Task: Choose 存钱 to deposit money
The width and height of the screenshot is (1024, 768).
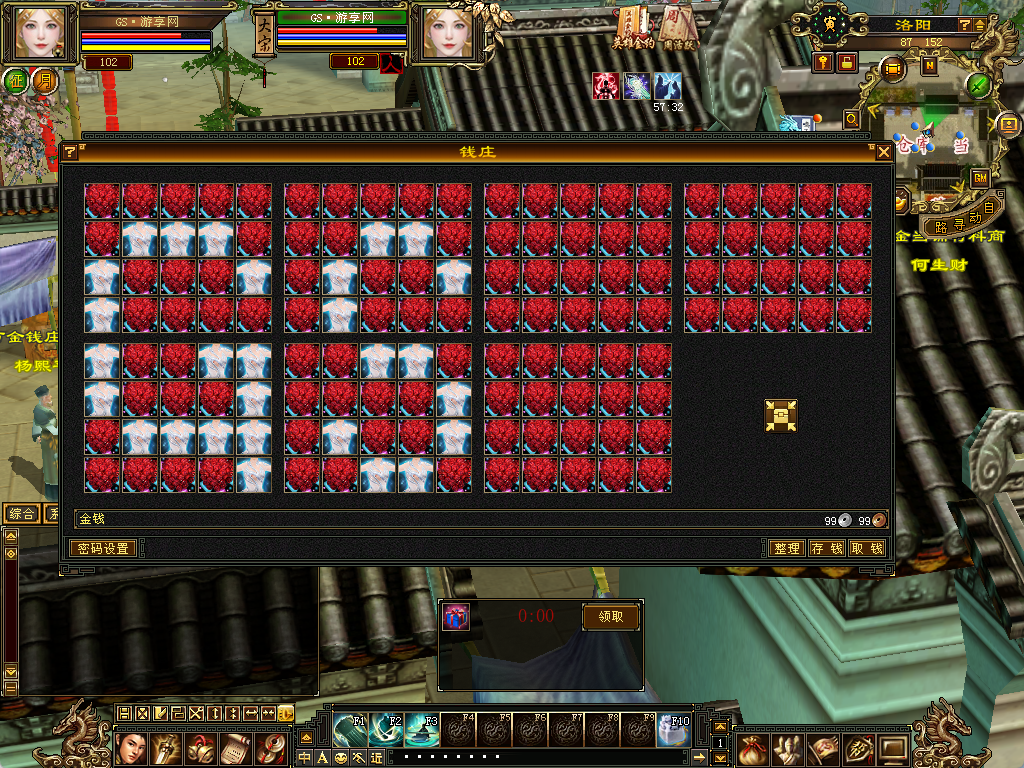Action: tap(826, 549)
